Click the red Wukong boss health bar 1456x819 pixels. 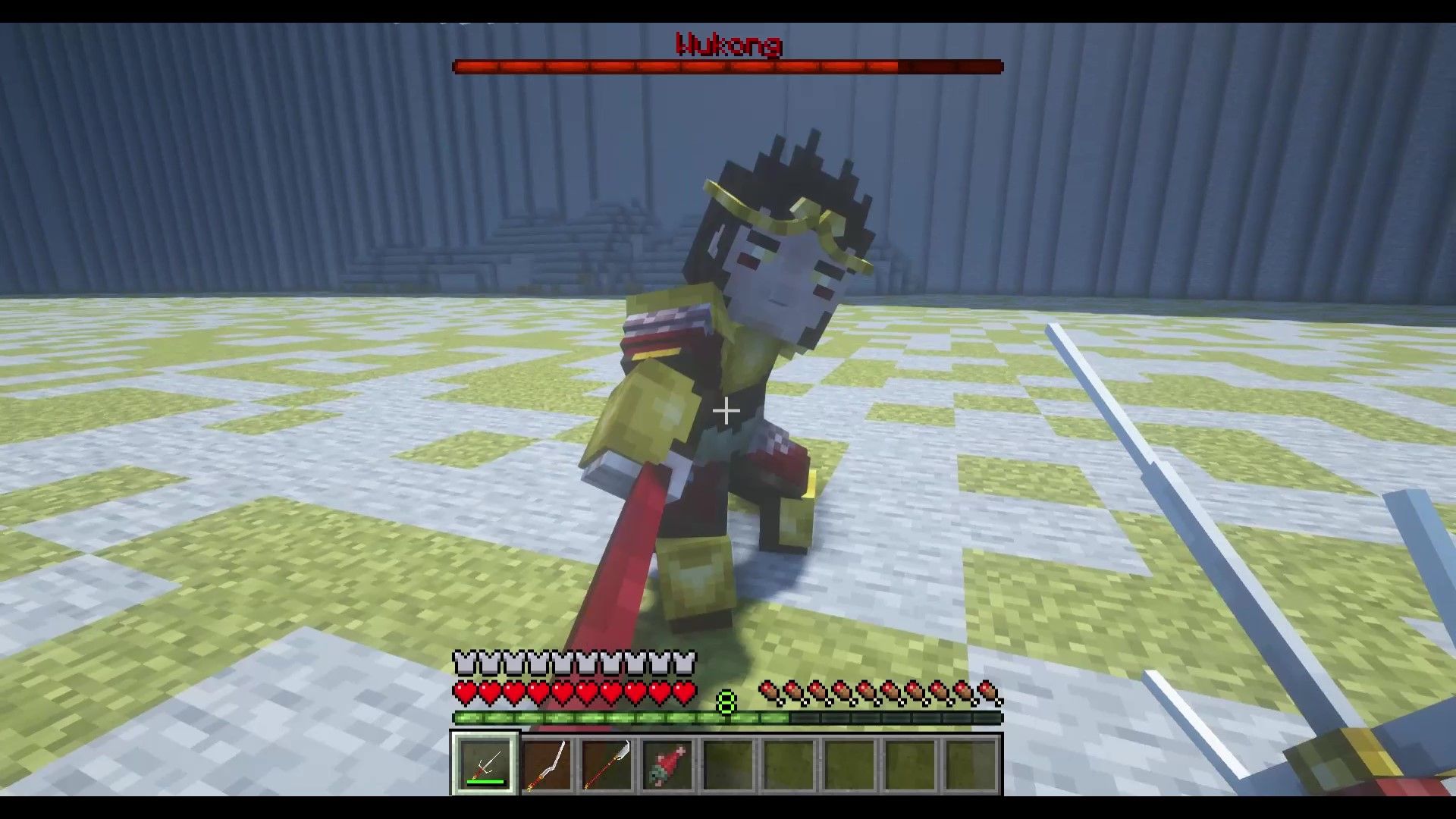pyautogui.click(x=726, y=67)
